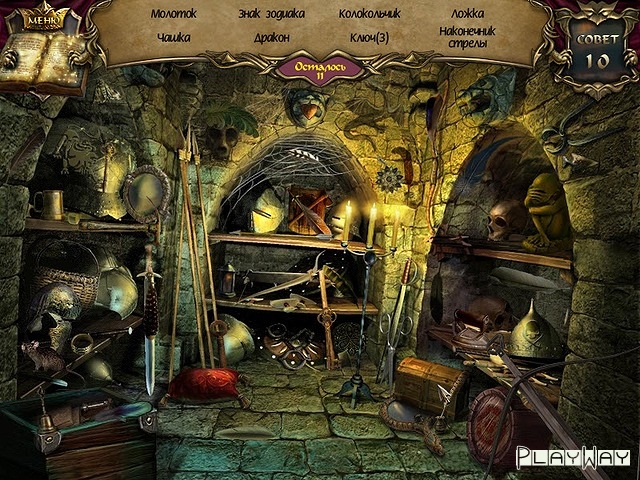Open the glowing spellbook under Меню
This screenshot has height=480, width=640.
click(x=42, y=60)
